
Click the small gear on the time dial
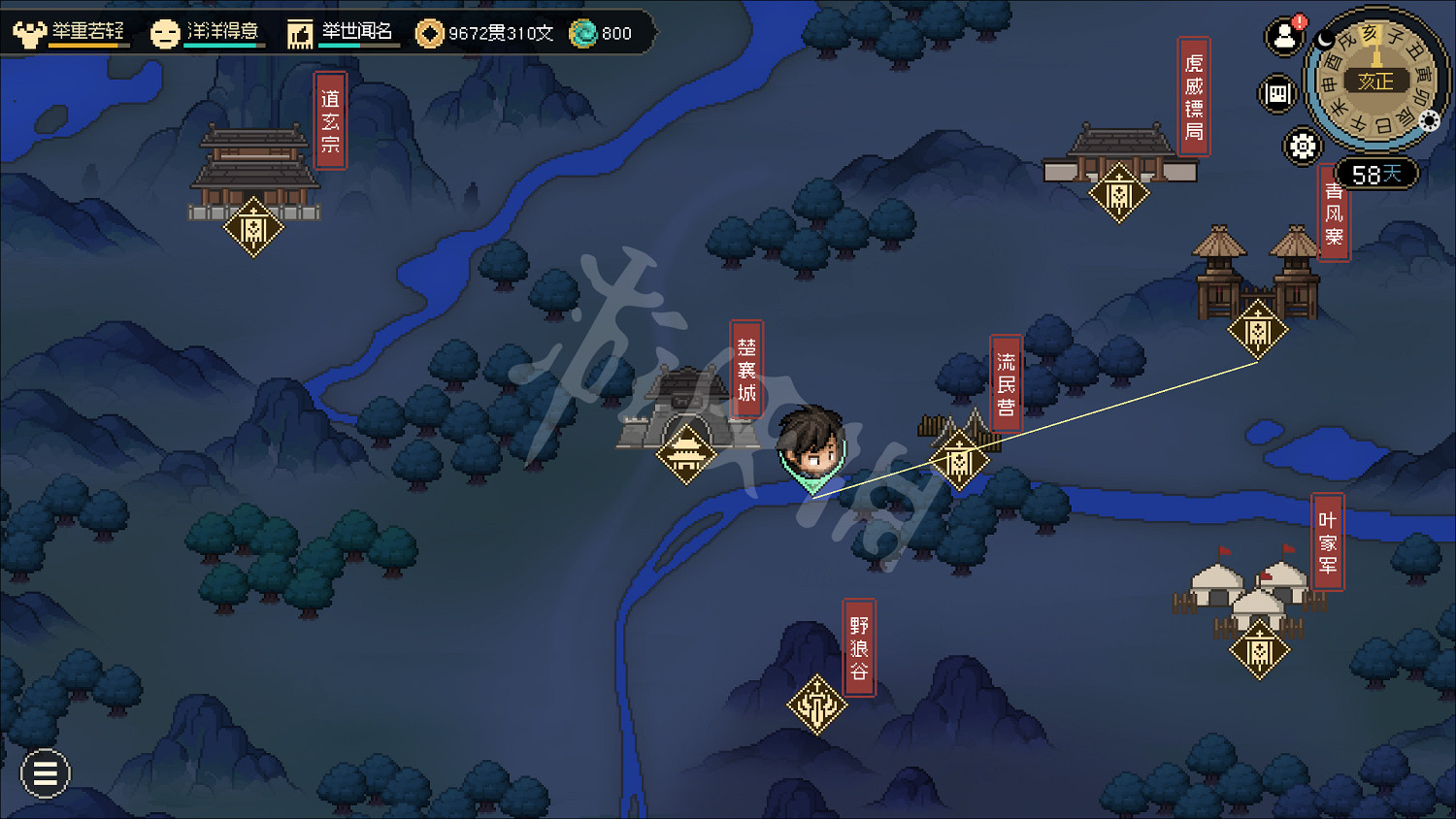[x=1429, y=120]
